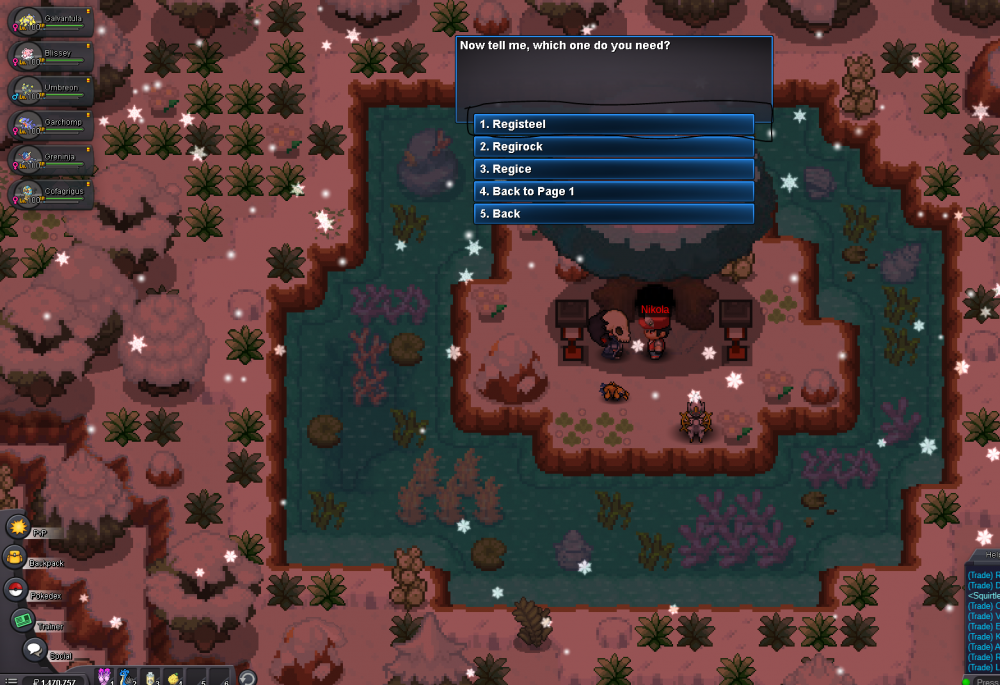Choose Garchomp in the party list
This screenshot has height=685, width=1000.
(x=52, y=125)
